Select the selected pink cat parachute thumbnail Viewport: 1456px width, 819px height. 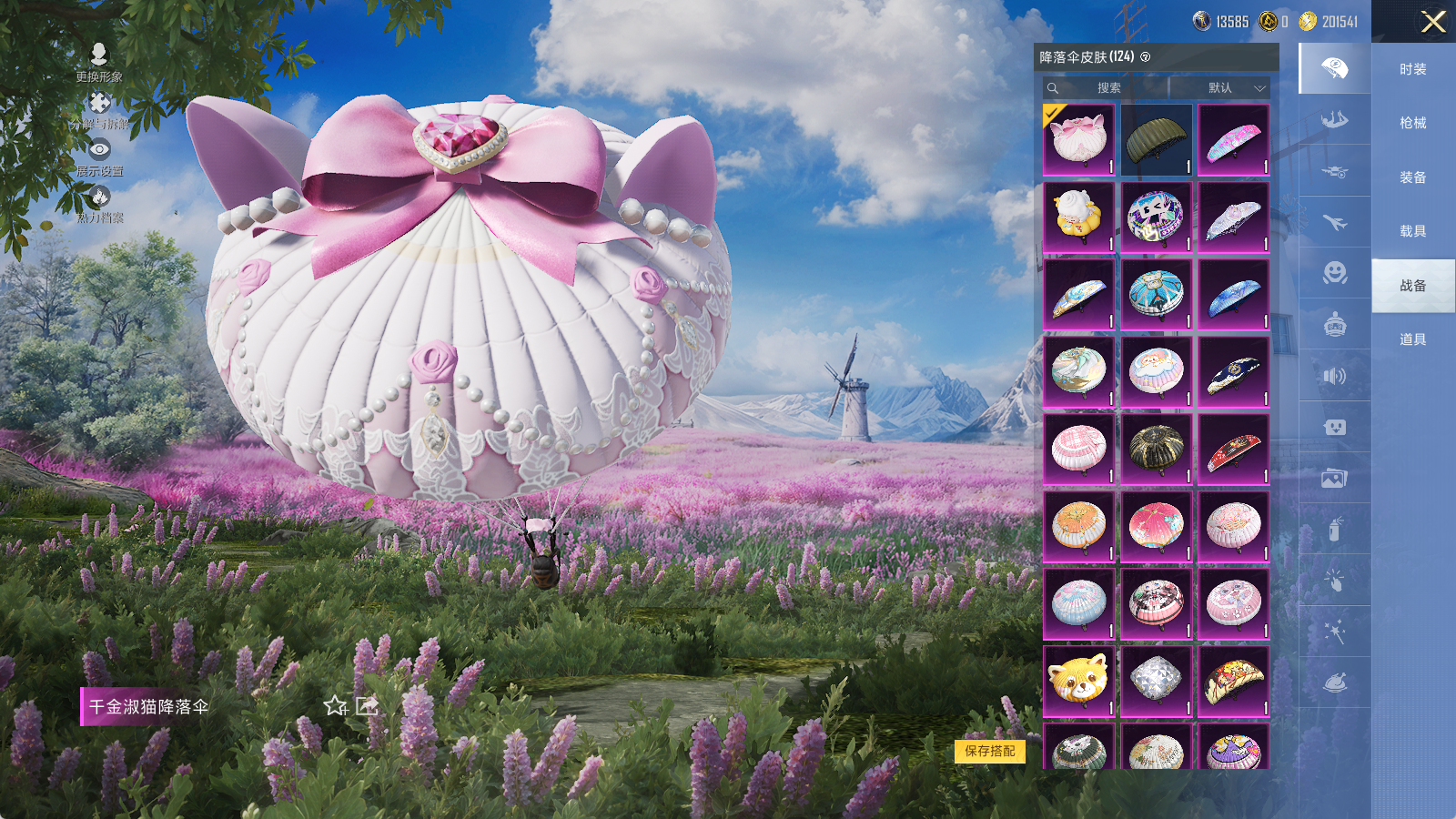click(1078, 139)
